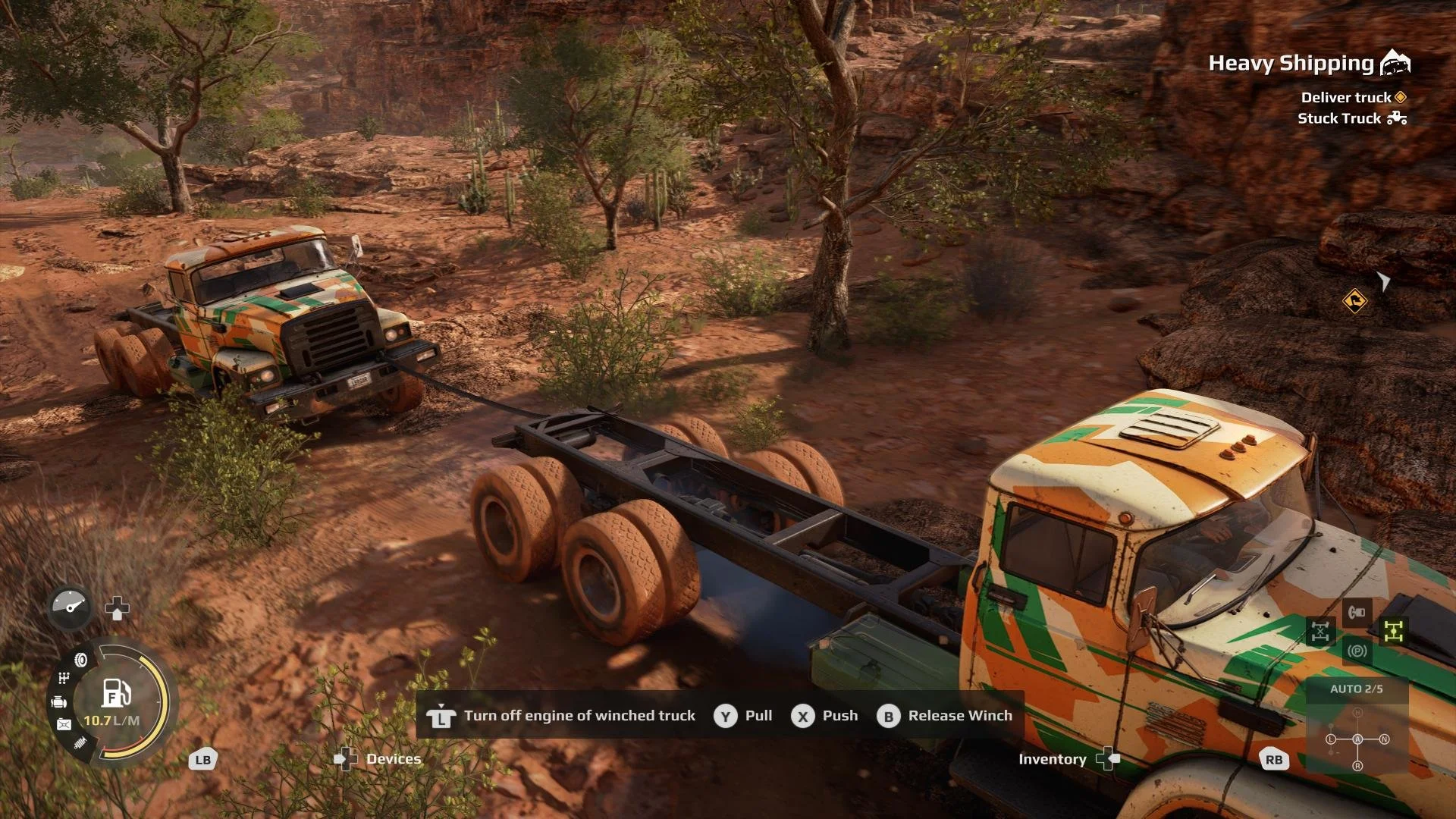Viewport: 1456px width, 819px height.
Task: Shift gearbox to Reverse (R)
Action: (1357, 766)
